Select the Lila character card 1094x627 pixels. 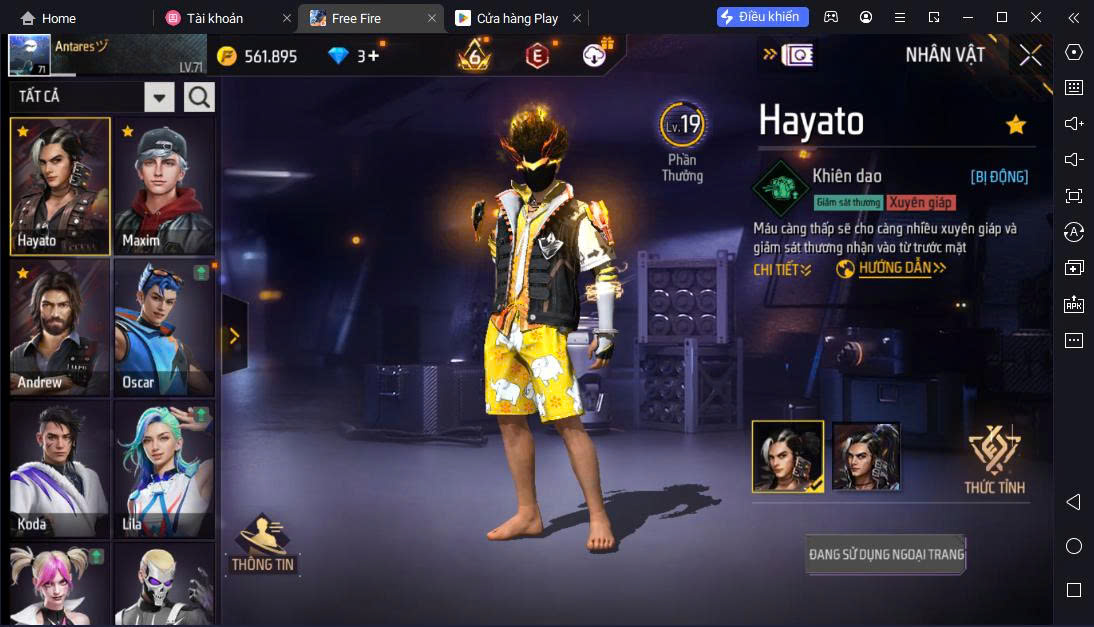(x=164, y=469)
